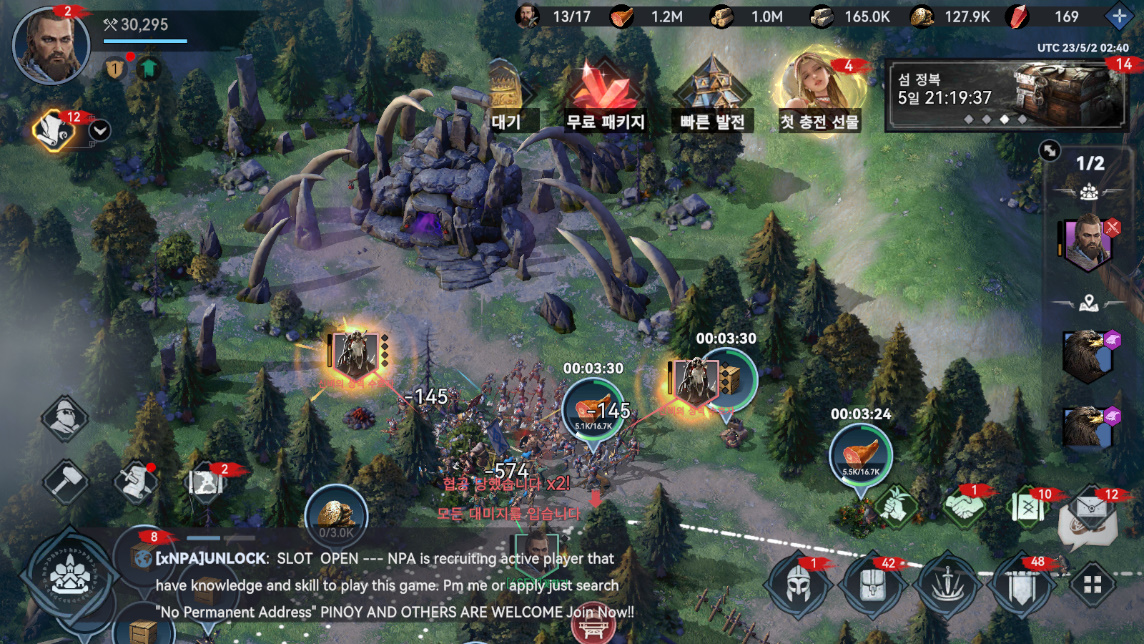Viewport: 1144px width, 644px height.
Task: Open the sword and scroll icon
Action: (135, 481)
